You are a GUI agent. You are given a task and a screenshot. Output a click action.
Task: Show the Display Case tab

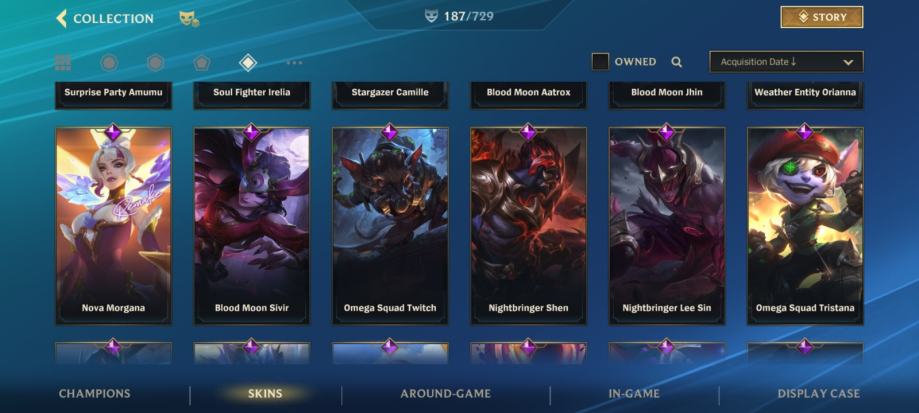coord(818,394)
